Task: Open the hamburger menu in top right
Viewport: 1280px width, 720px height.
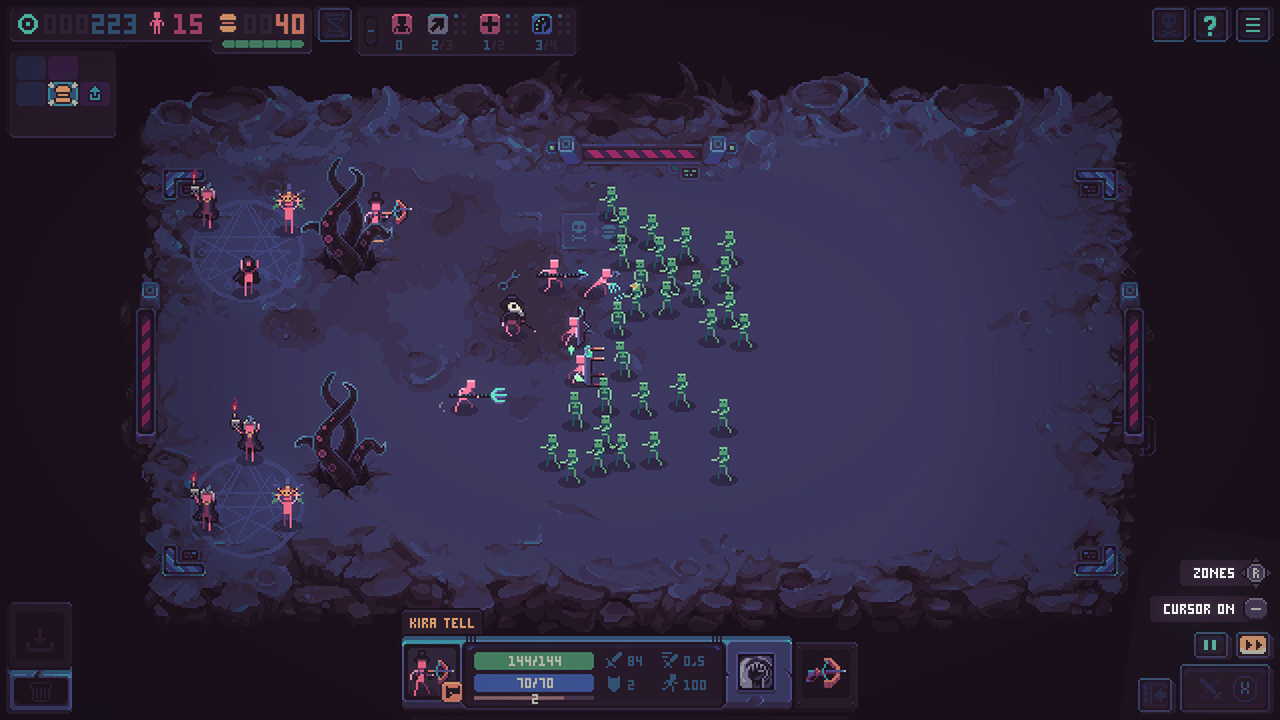Action: pos(1252,25)
